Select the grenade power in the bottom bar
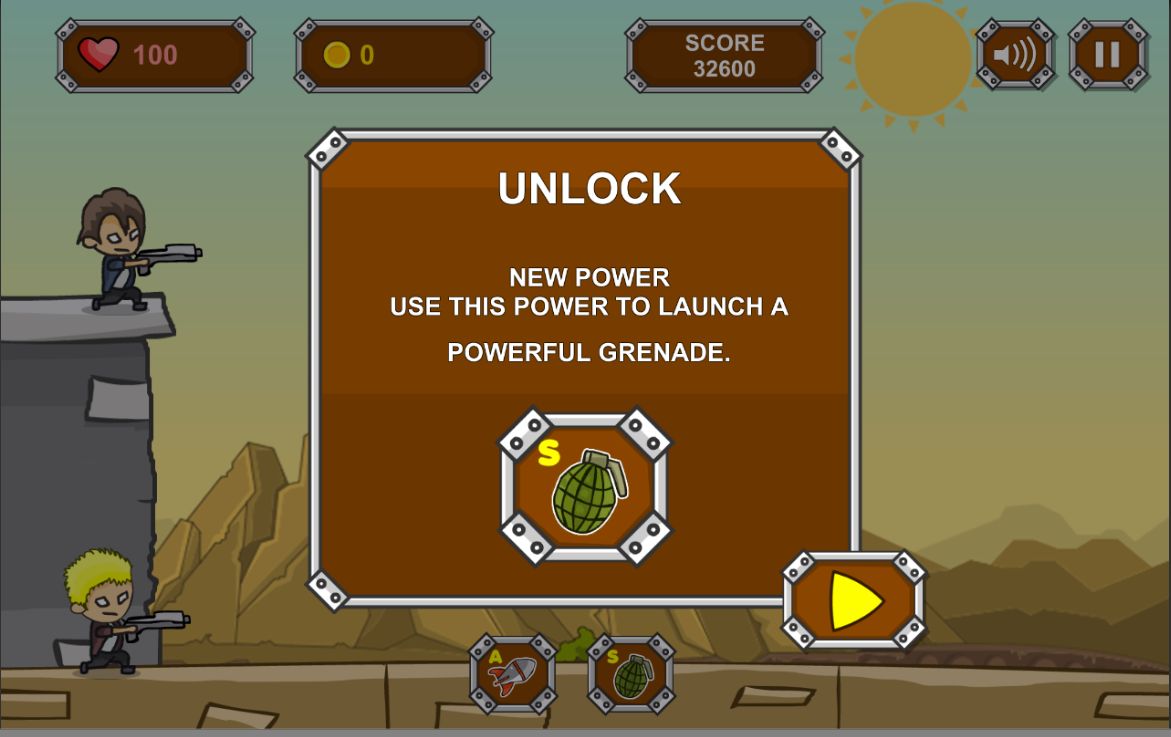Screen dimensions: 1171x737 tap(631, 674)
